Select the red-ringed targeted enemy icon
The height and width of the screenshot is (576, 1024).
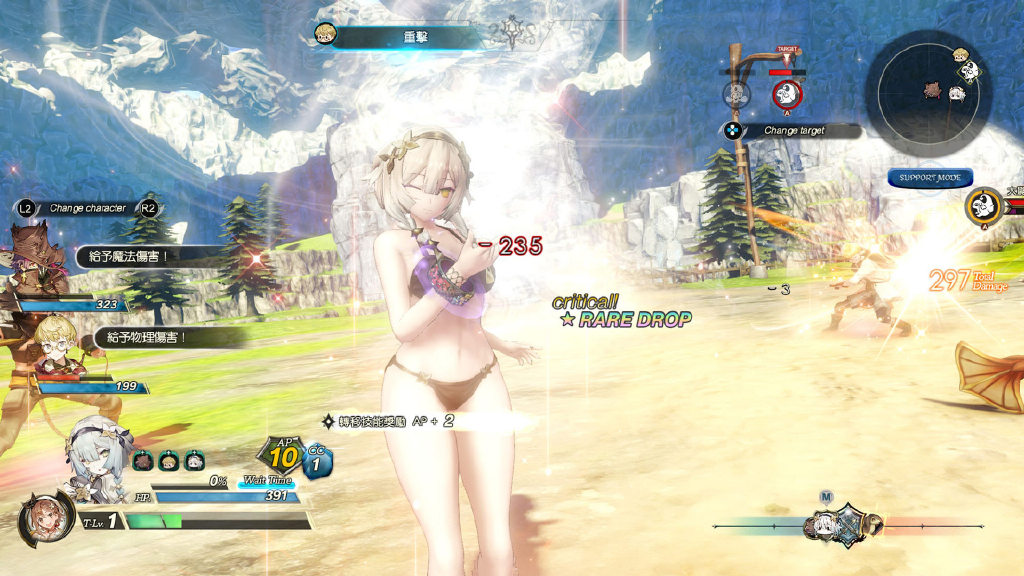(788, 95)
